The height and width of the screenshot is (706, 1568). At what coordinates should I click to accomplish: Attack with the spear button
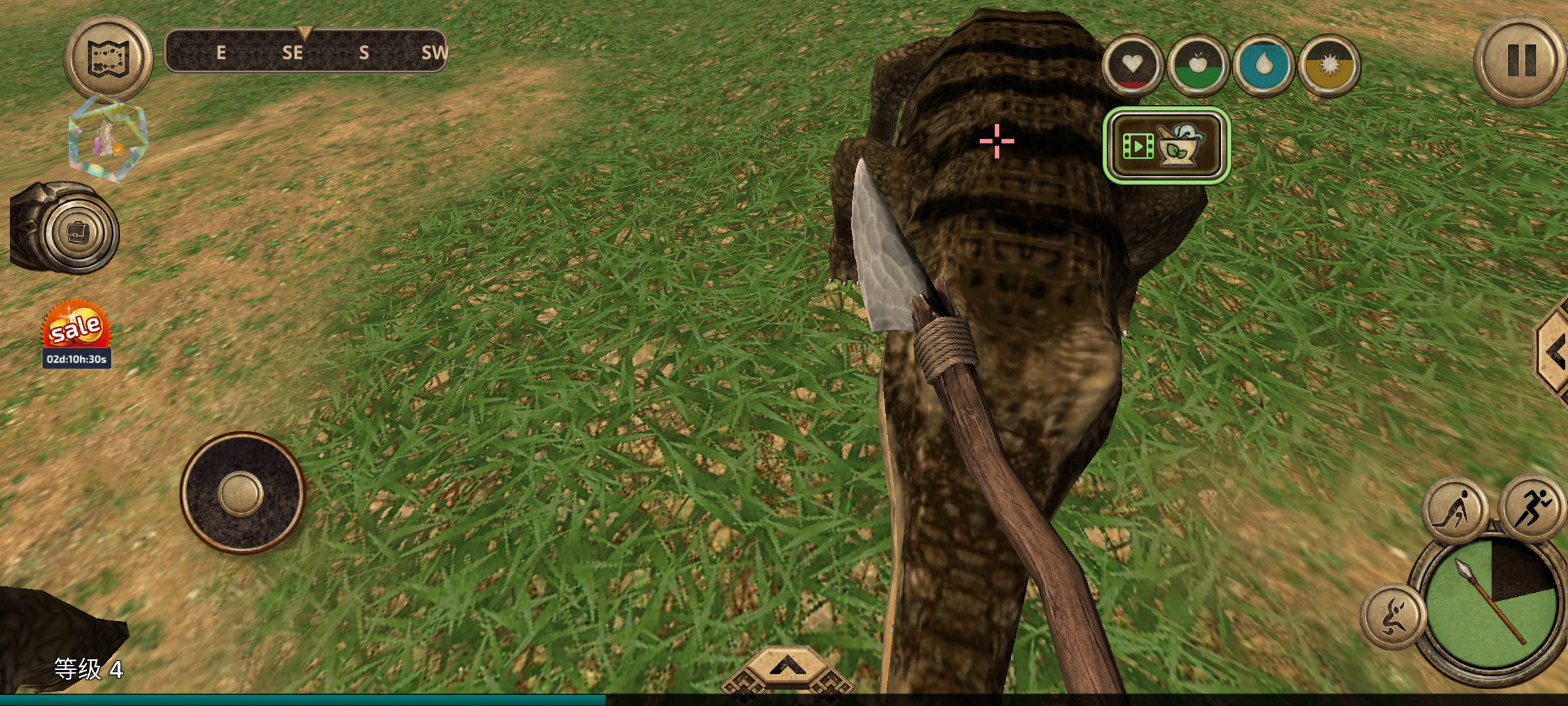[x=1491, y=604]
